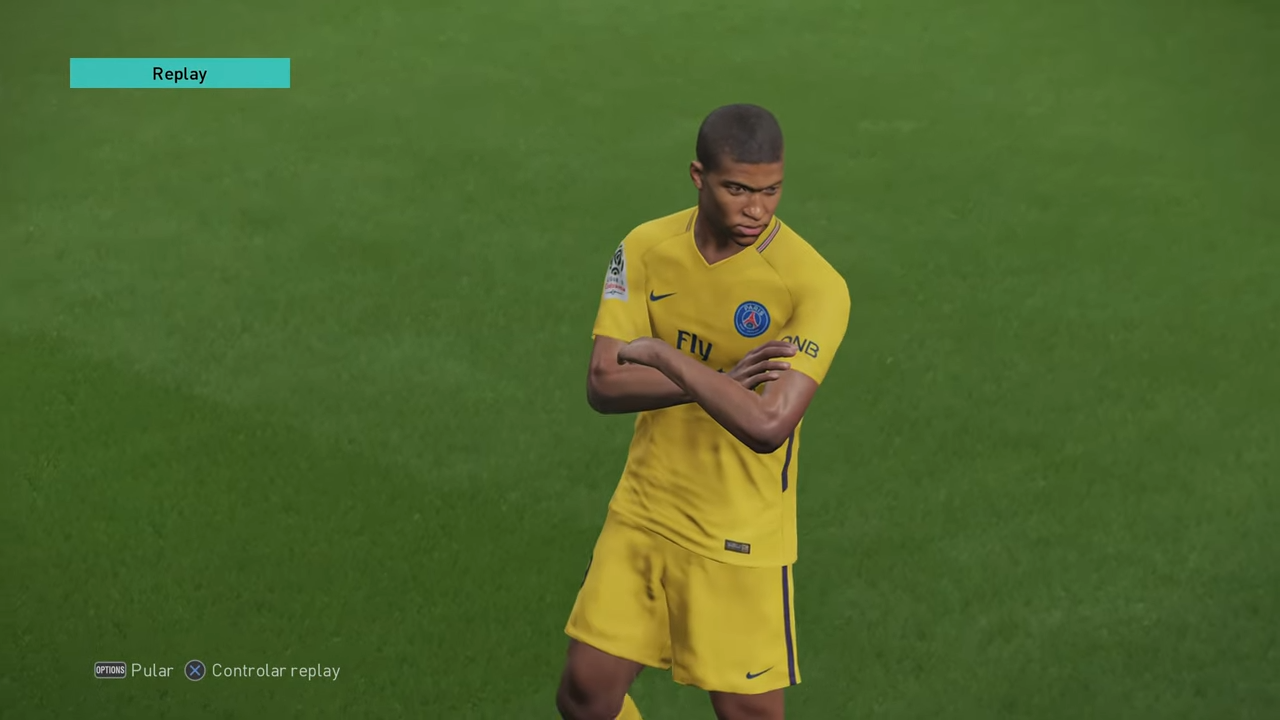Click the Fly Emirates sponsor text
The image size is (1280, 720).
pyautogui.click(x=693, y=343)
